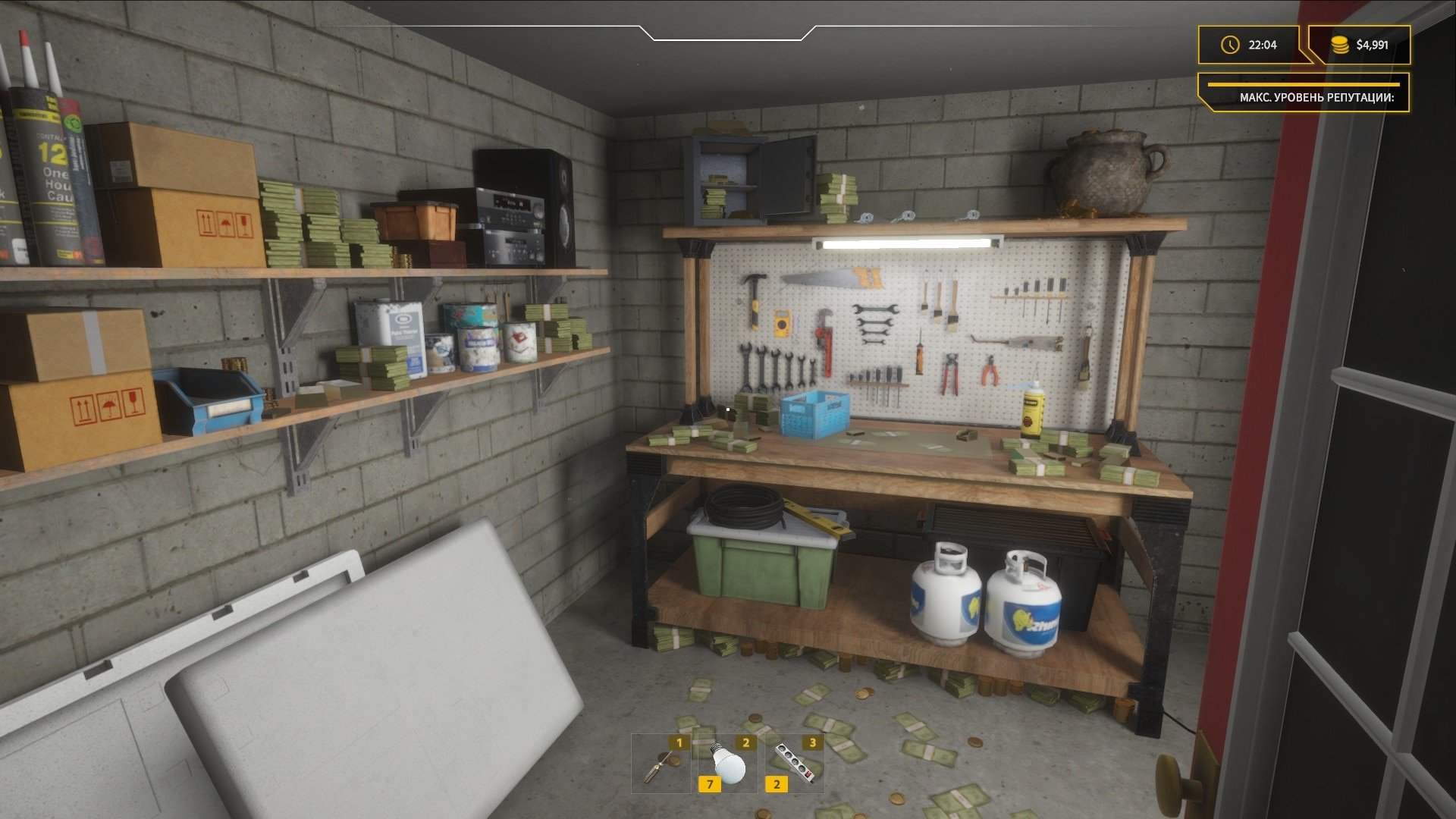Equip the power strip from the hotbar
This screenshot has height=819, width=1456.
pos(795,764)
